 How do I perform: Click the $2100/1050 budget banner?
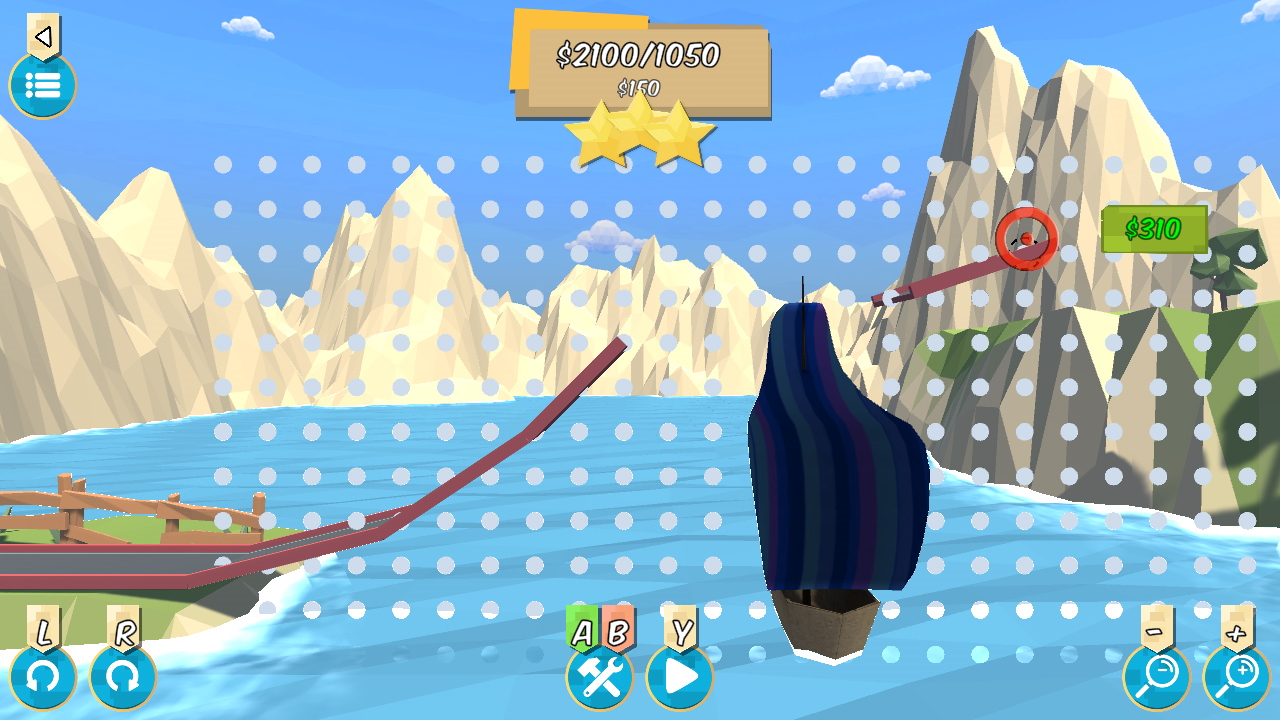tap(637, 58)
